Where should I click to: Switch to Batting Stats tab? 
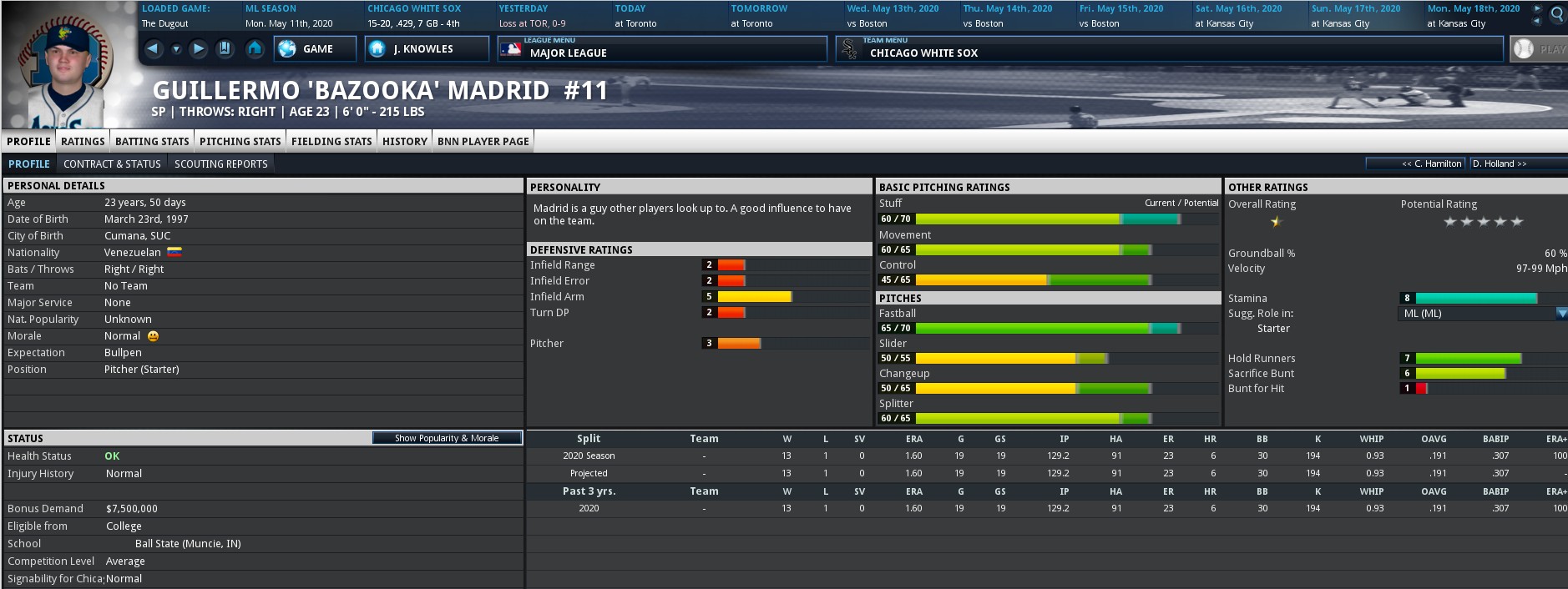pos(152,141)
